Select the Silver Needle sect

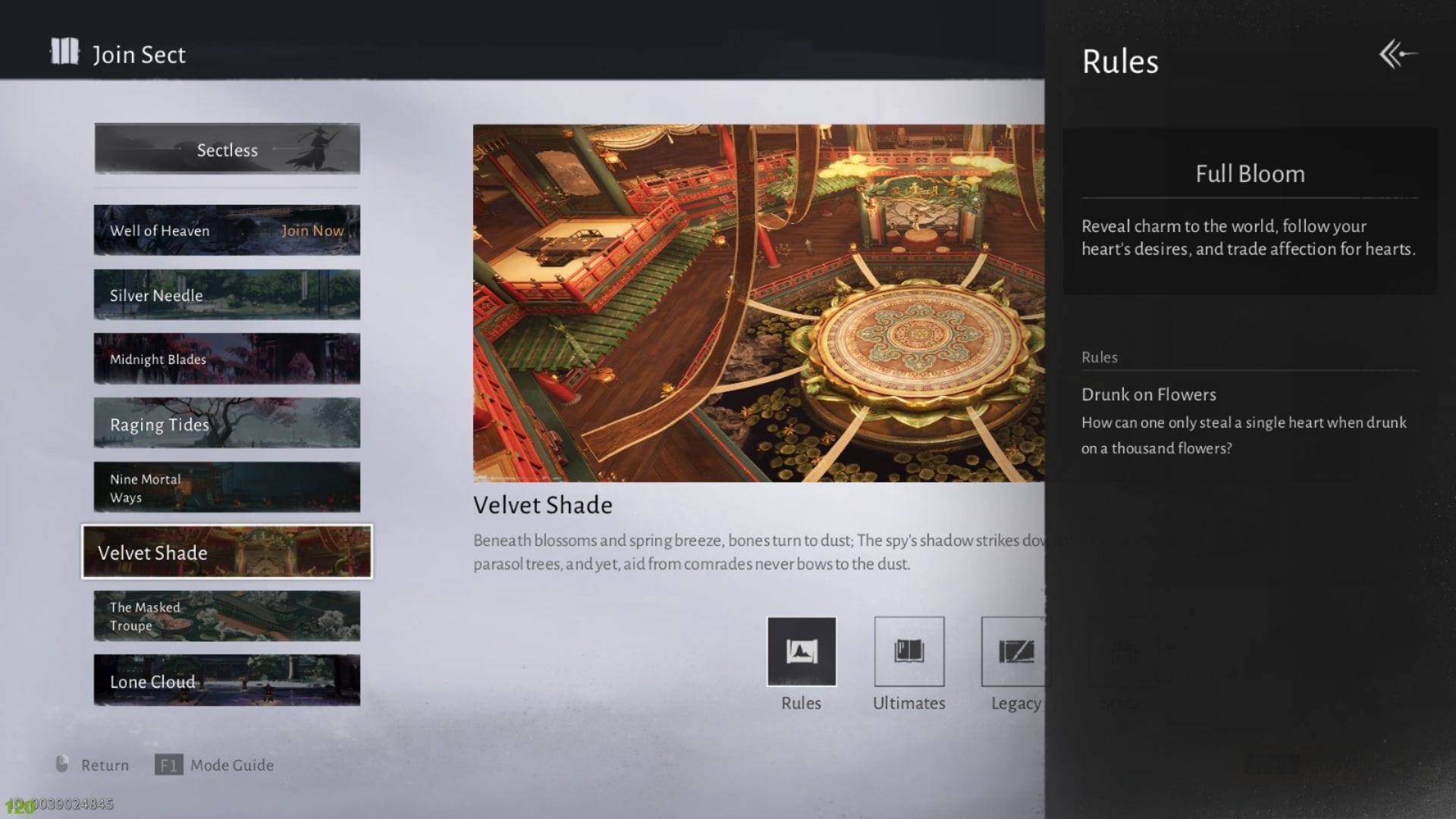(x=226, y=295)
